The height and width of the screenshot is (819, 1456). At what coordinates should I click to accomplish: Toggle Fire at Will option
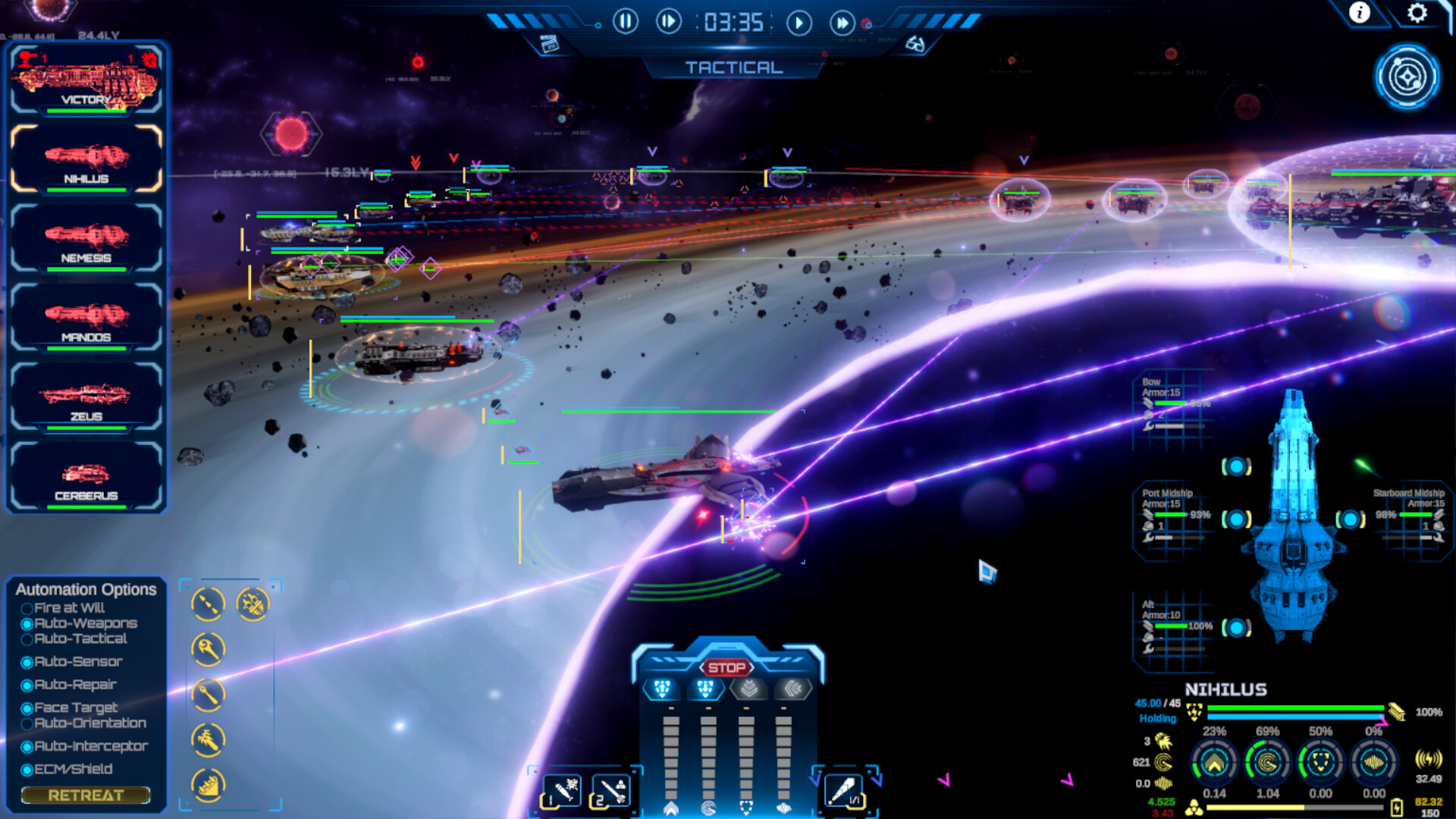pos(27,608)
